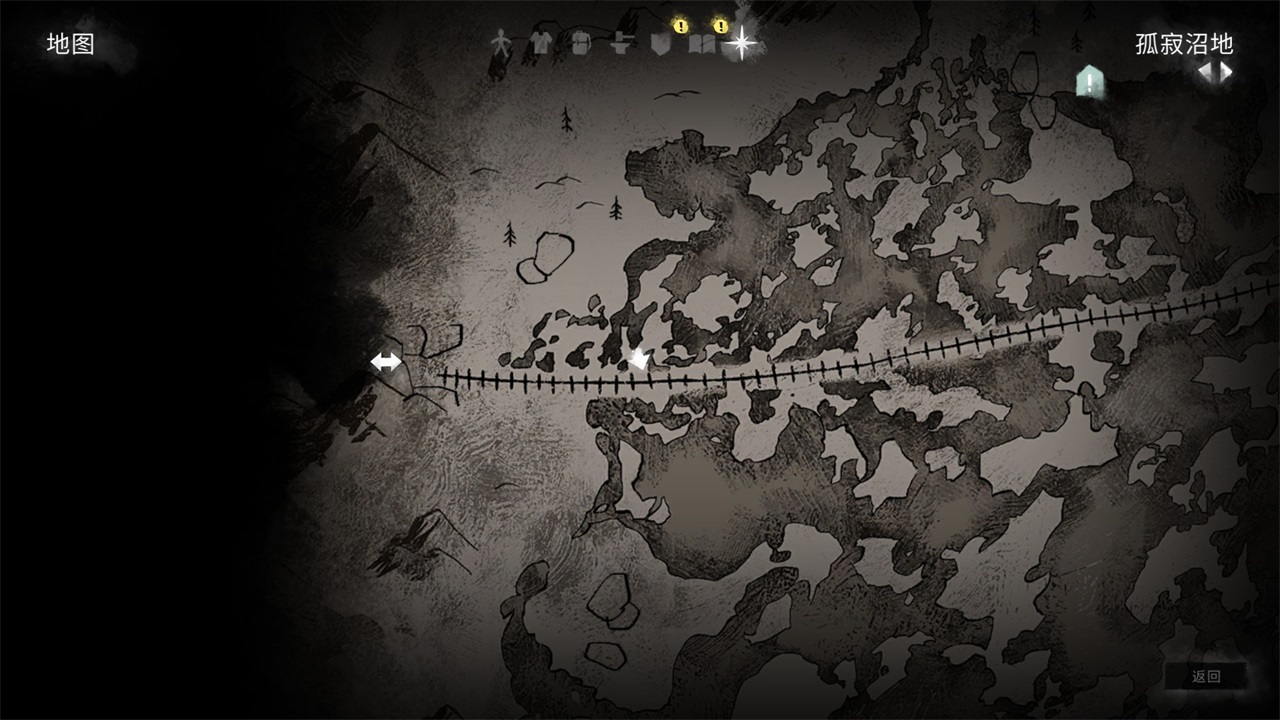The image size is (1280, 720).
Task: Go to the previous region with left arrow
Action: click(x=1207, y=72)
